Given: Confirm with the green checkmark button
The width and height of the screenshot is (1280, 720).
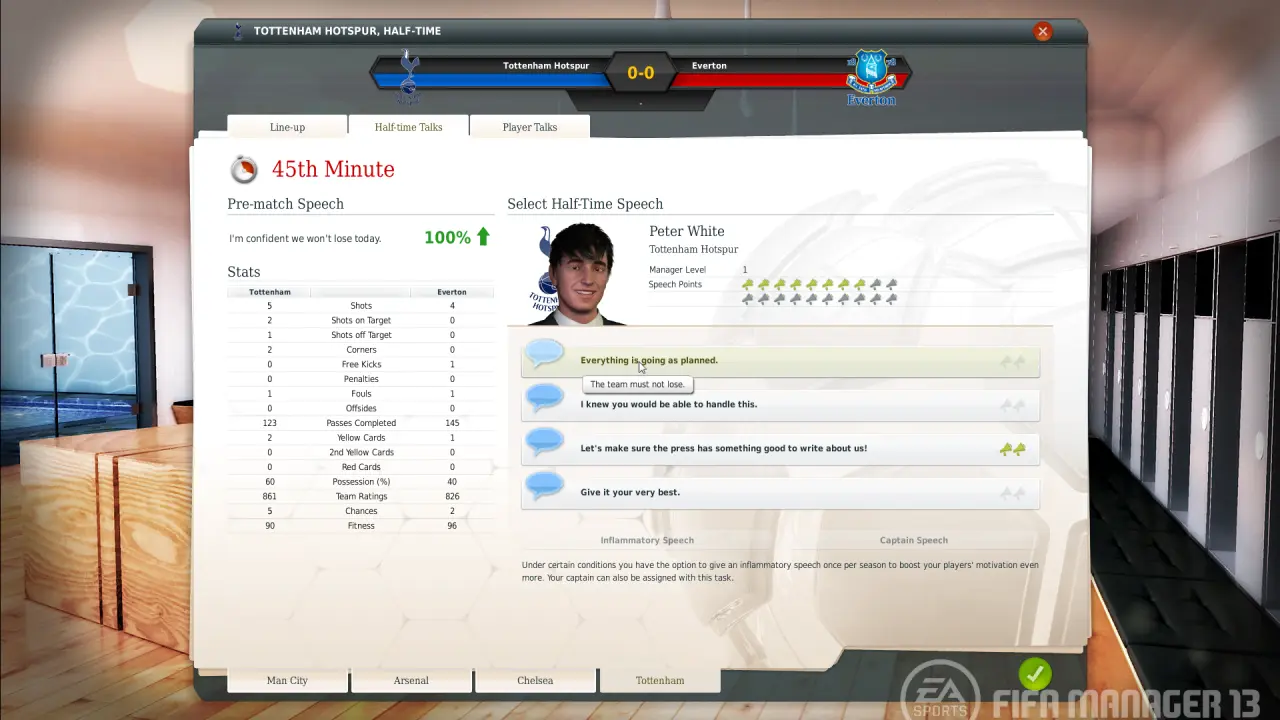Looking at the screenshot, I should click(1035, 674).
